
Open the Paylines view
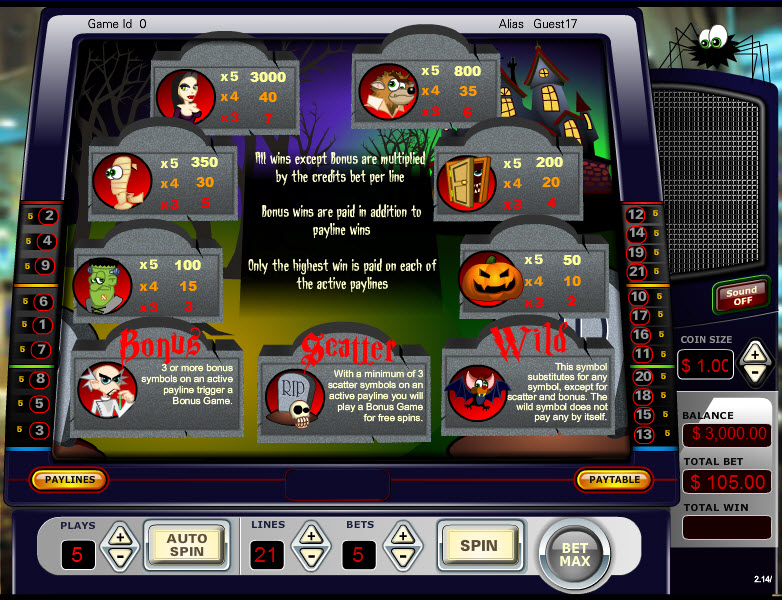pos(69,480)
